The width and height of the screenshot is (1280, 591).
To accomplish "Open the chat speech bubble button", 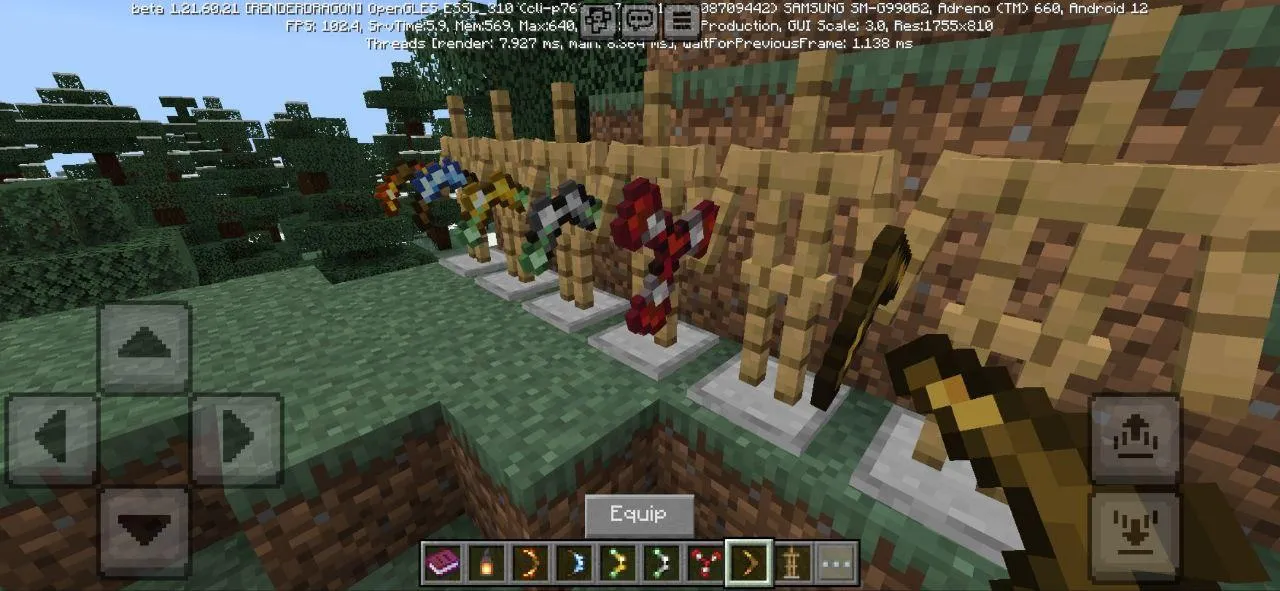I will pyautogui.click(x=640, y=20).
